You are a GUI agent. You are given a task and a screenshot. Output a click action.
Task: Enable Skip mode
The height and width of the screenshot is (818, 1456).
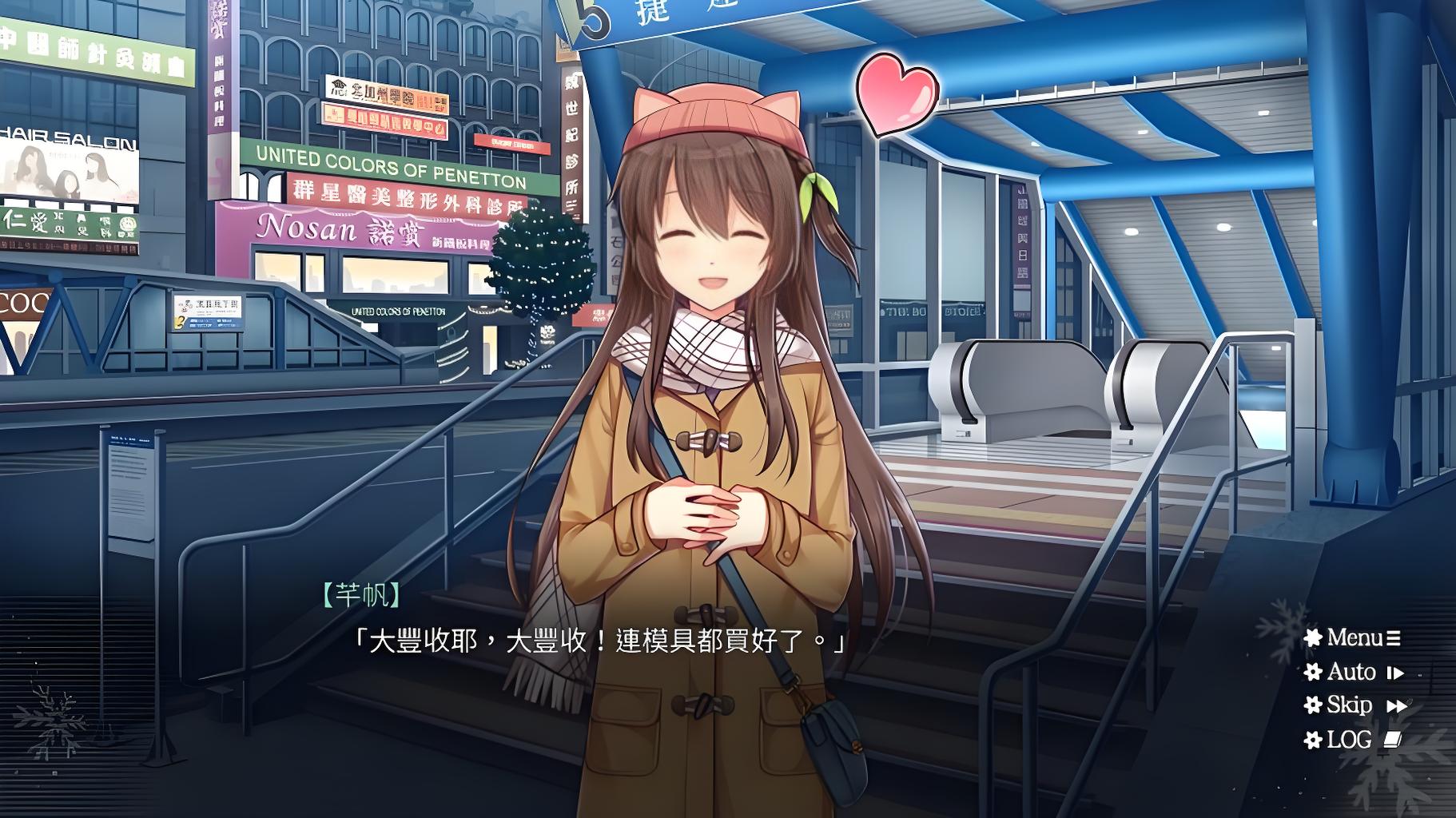[1349, 706]
